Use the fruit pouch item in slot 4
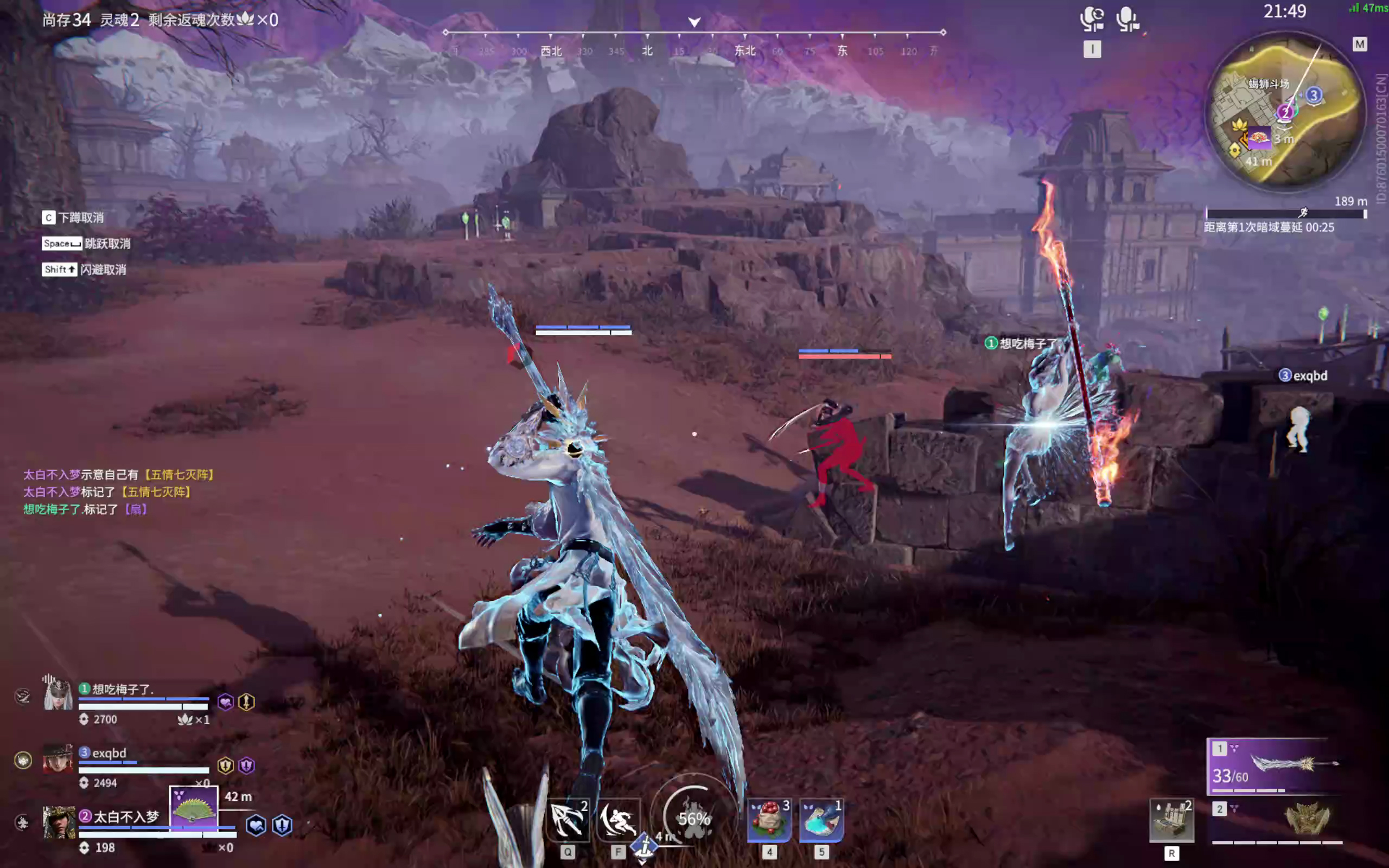 (769, 819)
